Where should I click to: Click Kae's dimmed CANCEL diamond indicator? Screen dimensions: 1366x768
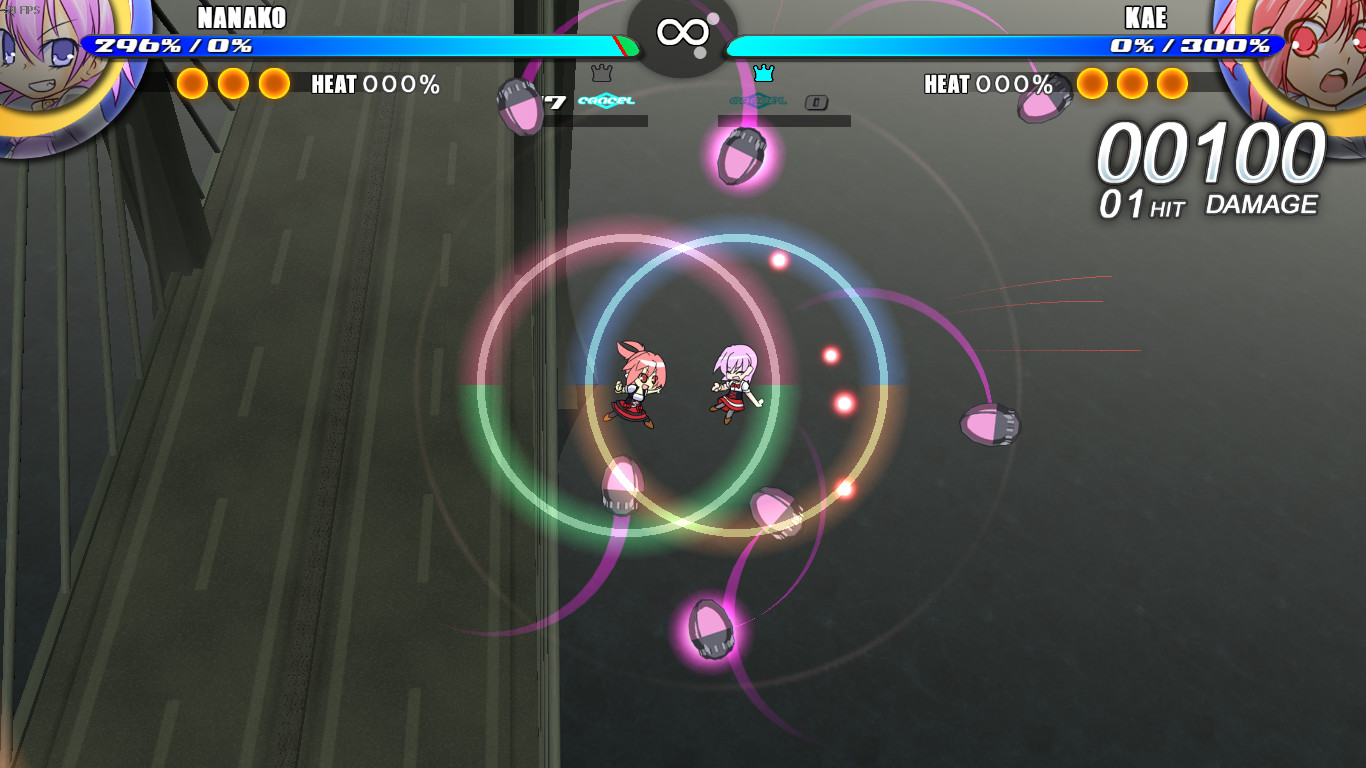click(760, 100)
